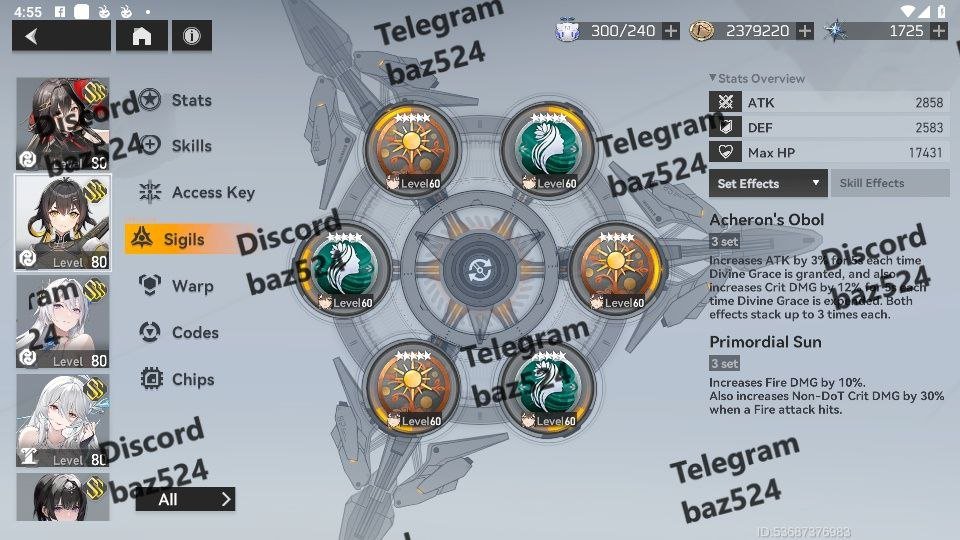The image size is (960, 540).
Task: Collapse the Stats Overview section
Action: tap(712, 78)
